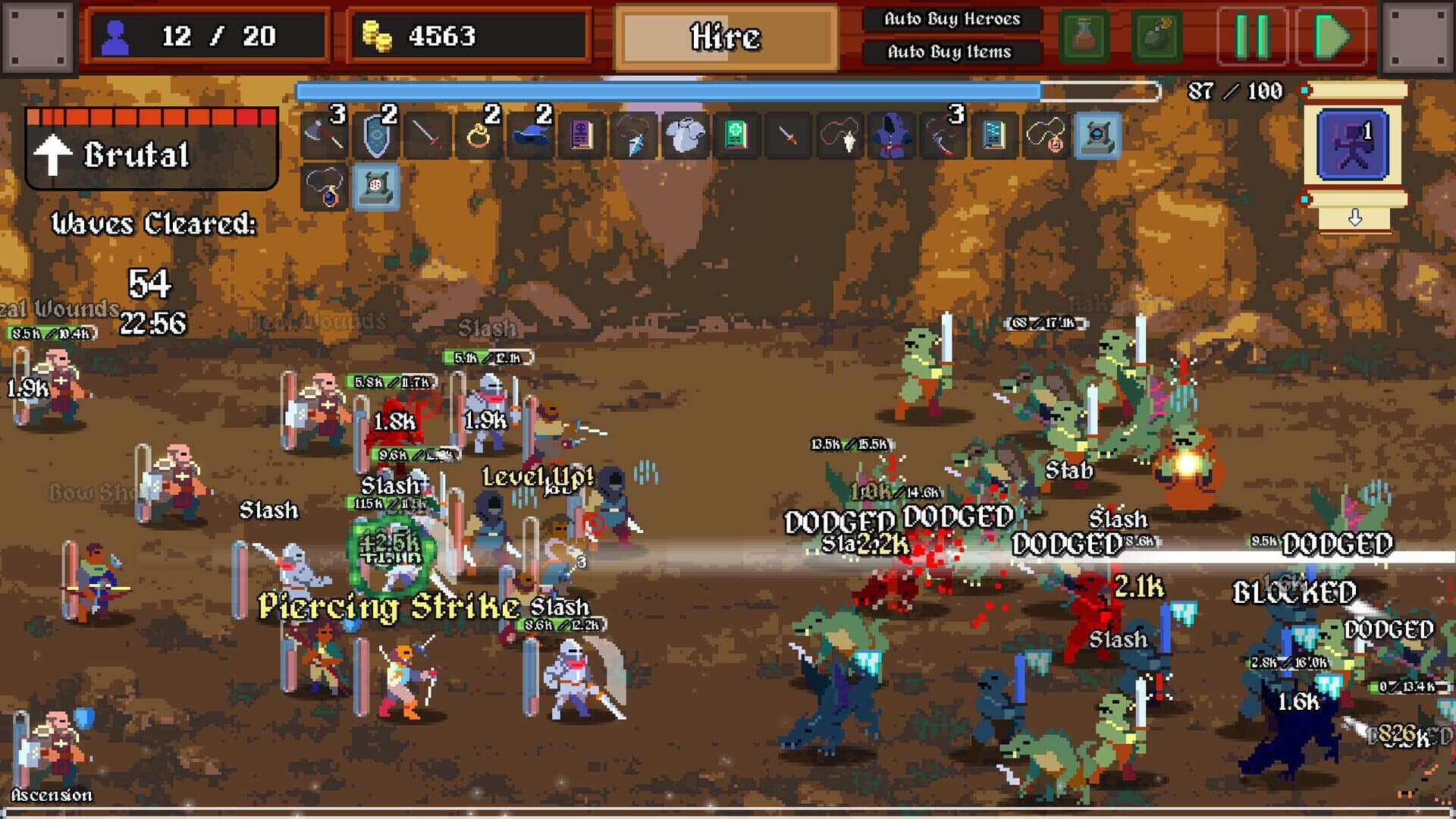Toggle Auto Buy Heroes
The image size is (1456, 819).
(x=952, y=20)
